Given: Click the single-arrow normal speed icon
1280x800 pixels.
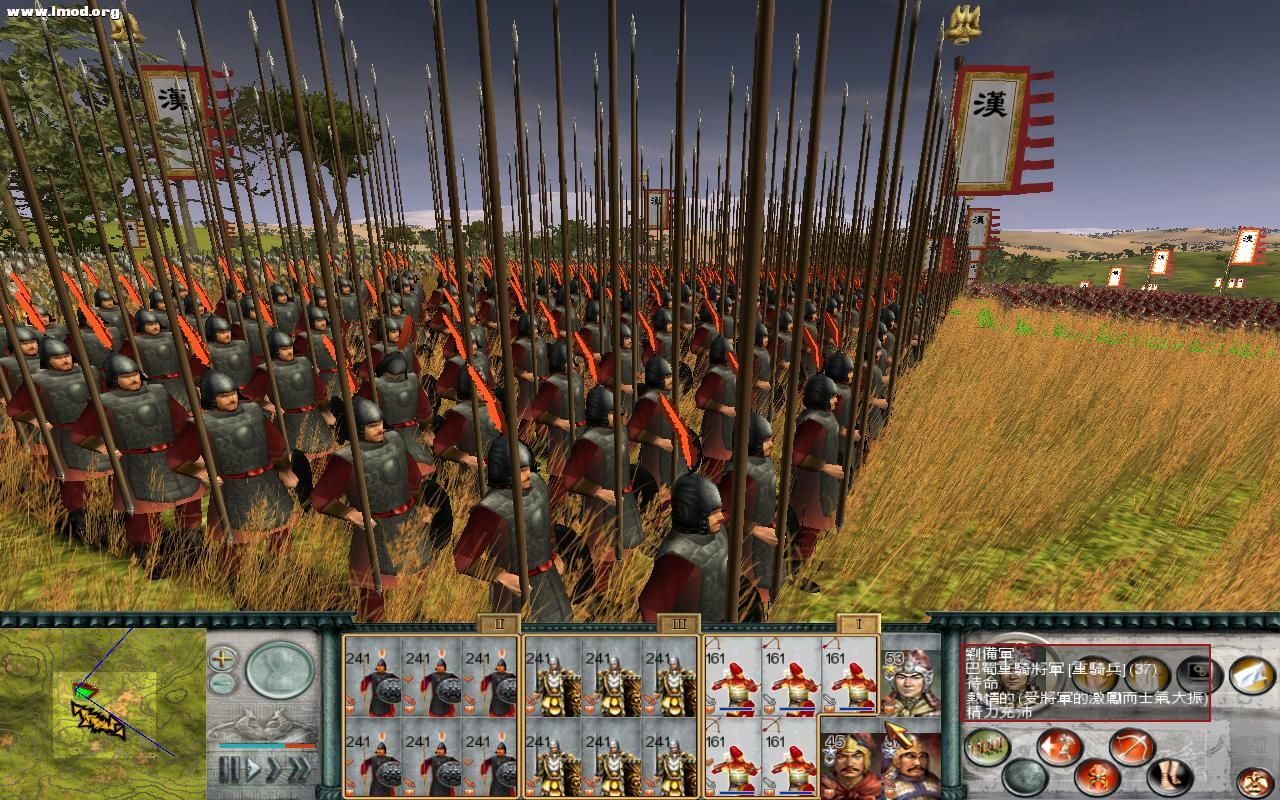Looking at the screenshot, I should pyautogui.click(x=254, y=767).
